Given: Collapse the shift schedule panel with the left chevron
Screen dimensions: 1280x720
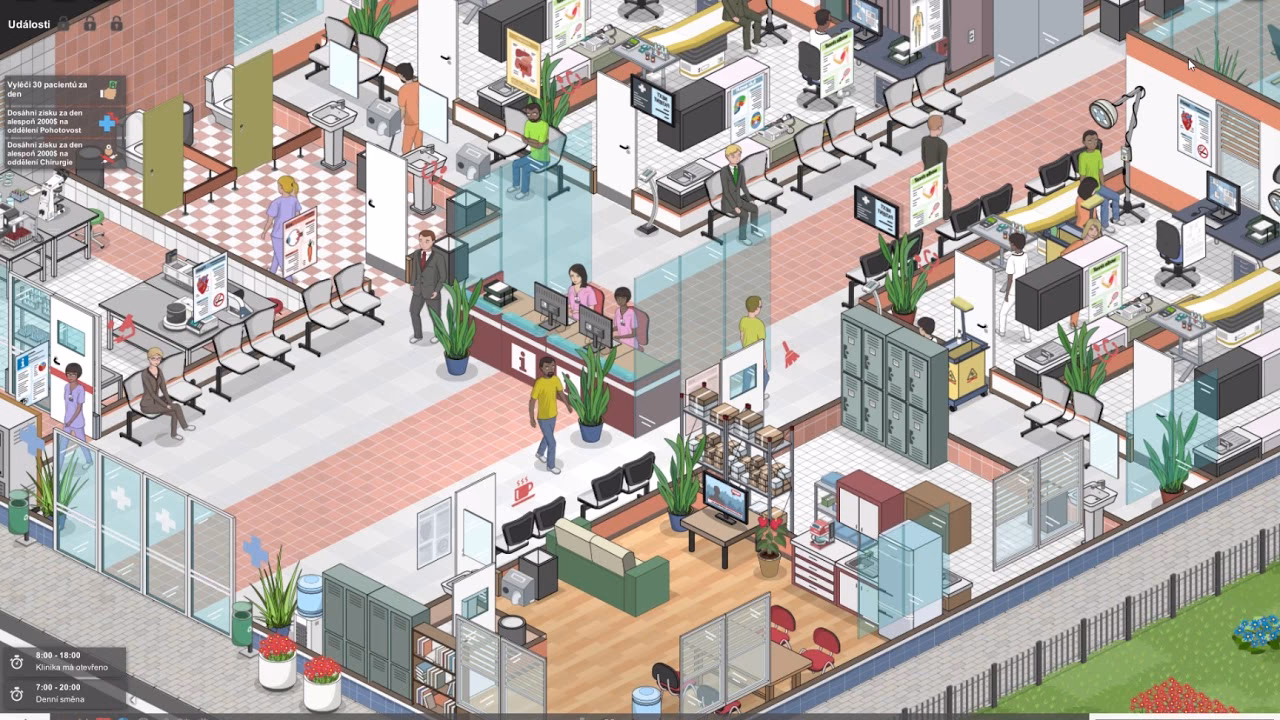Looking at the screenshot, I should pyautogui.click(x=133, y=700).
